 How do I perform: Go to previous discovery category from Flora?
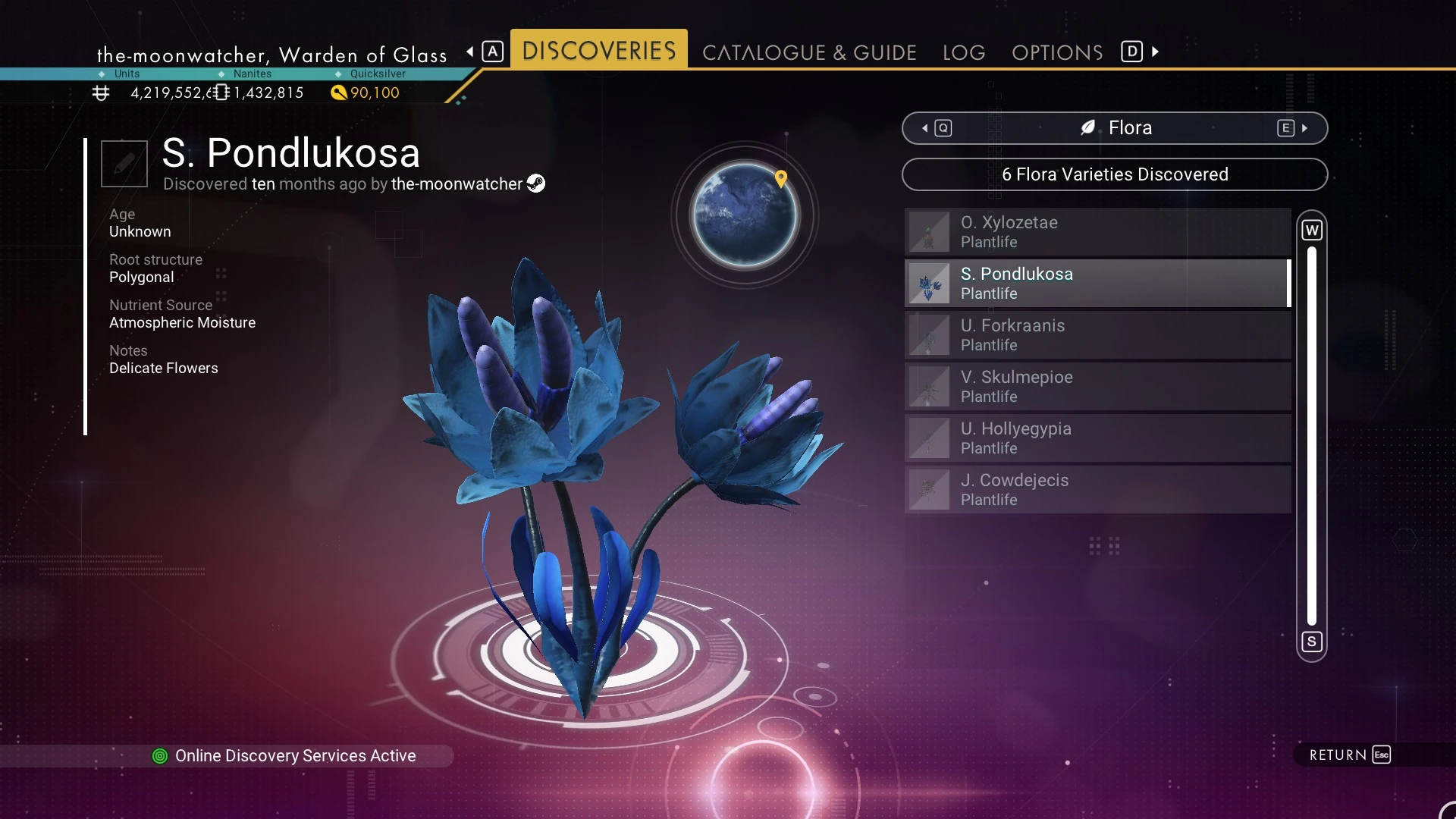[937, 128]
